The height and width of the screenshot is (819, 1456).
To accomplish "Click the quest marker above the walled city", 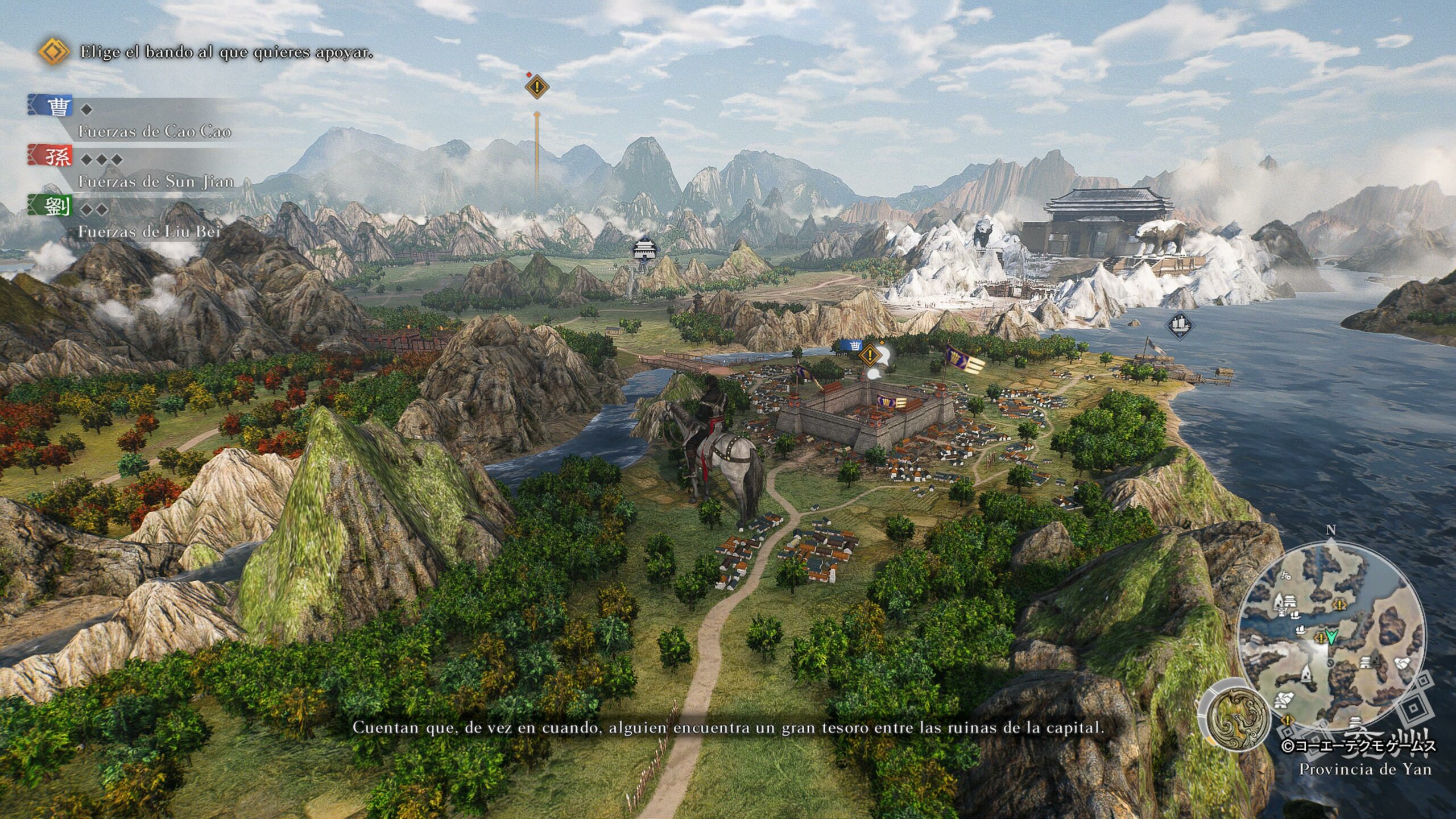I will pos(870,356).
